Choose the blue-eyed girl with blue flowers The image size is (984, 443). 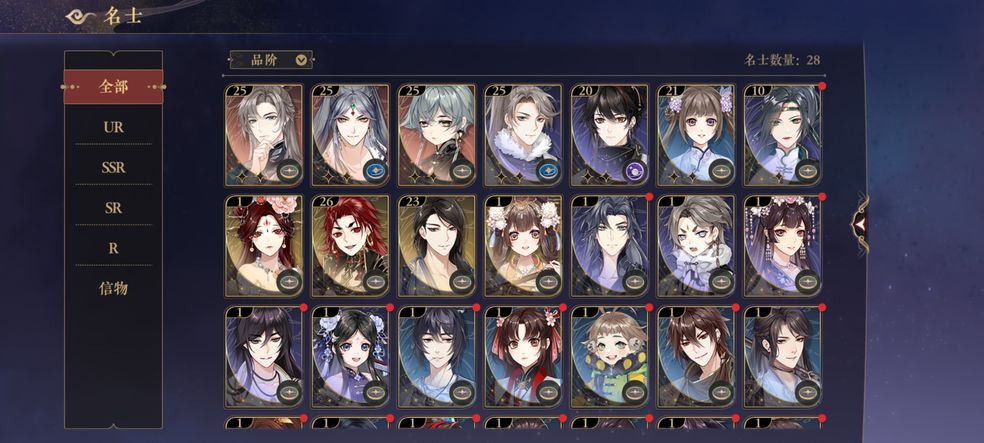(x=350, y=356)
